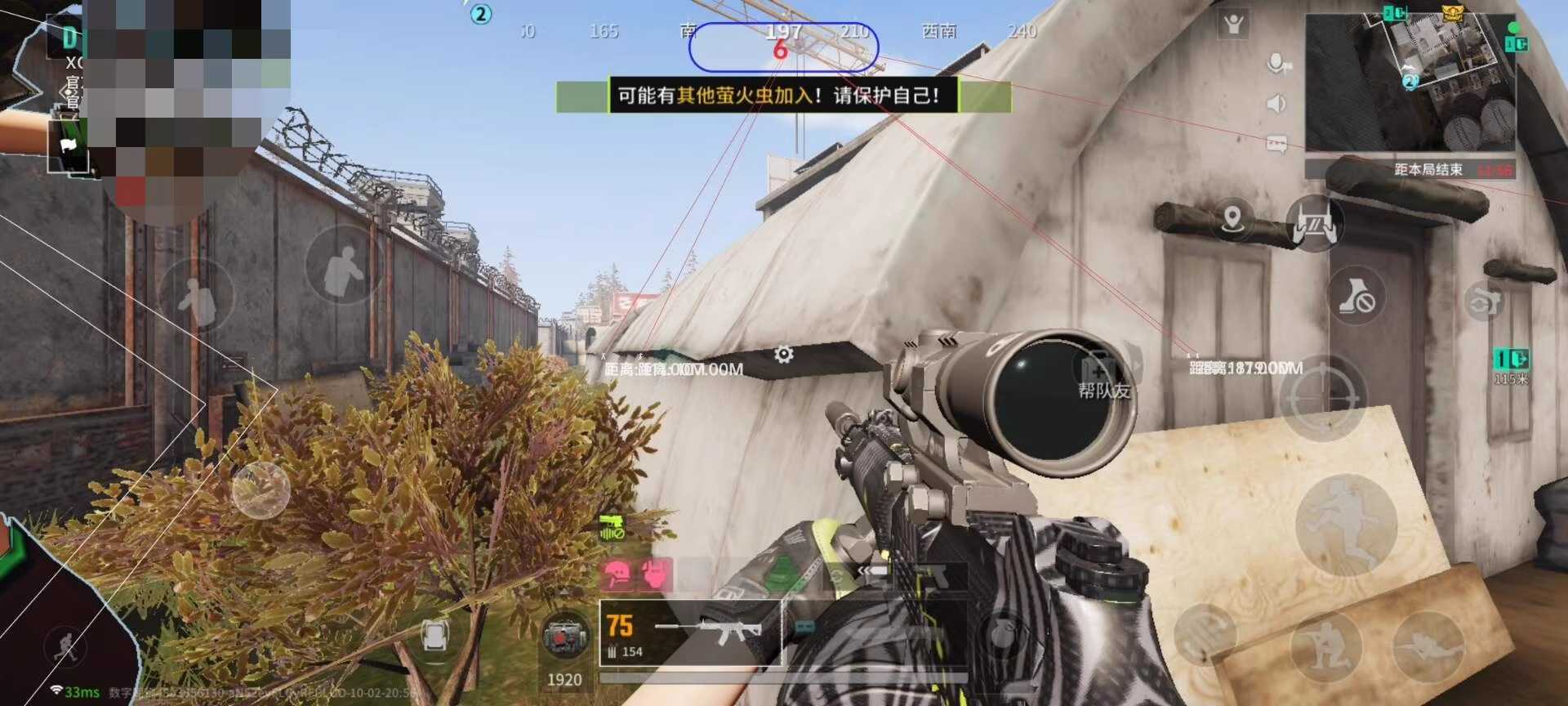
Task: Open the minimap in the corner
Action: click(x=1410, y=80)
